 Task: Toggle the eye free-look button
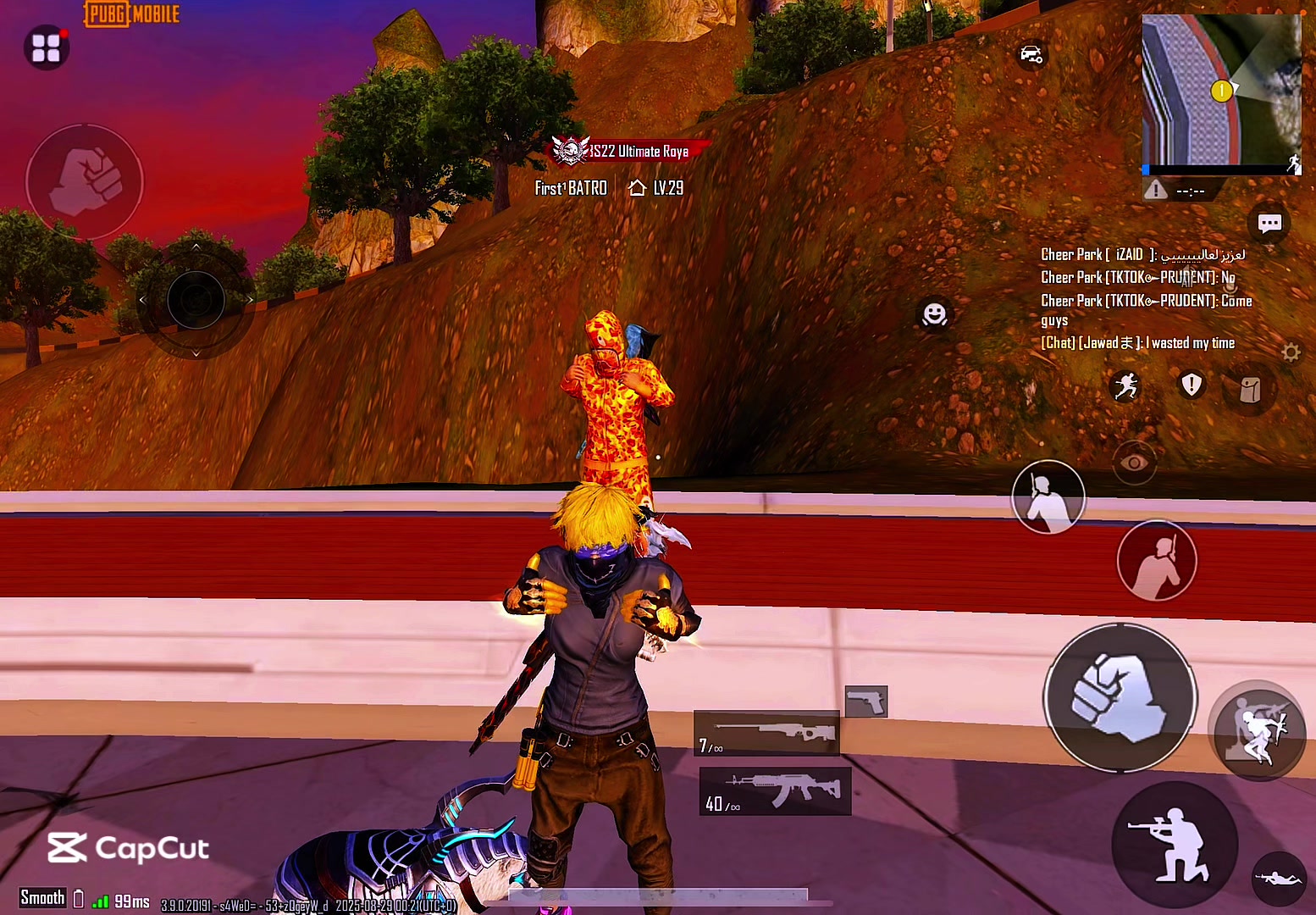click(1134, 463)
